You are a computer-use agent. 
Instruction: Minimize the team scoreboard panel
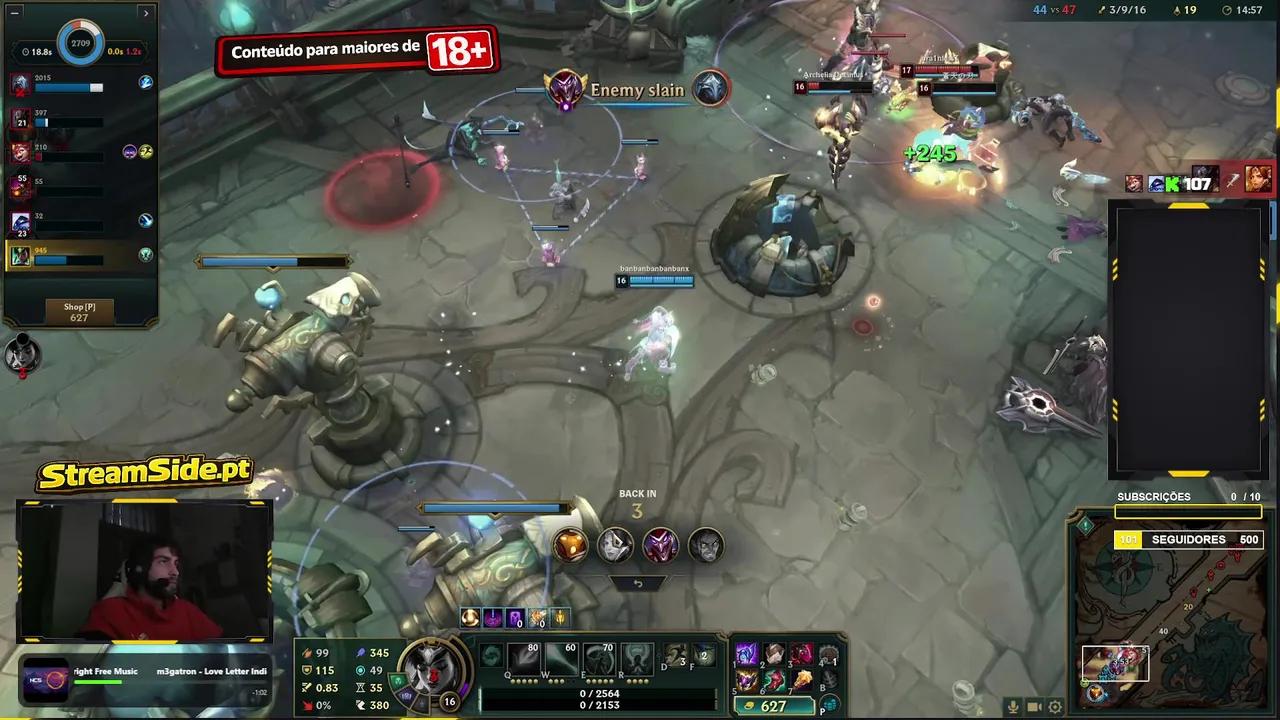point(13,13)
